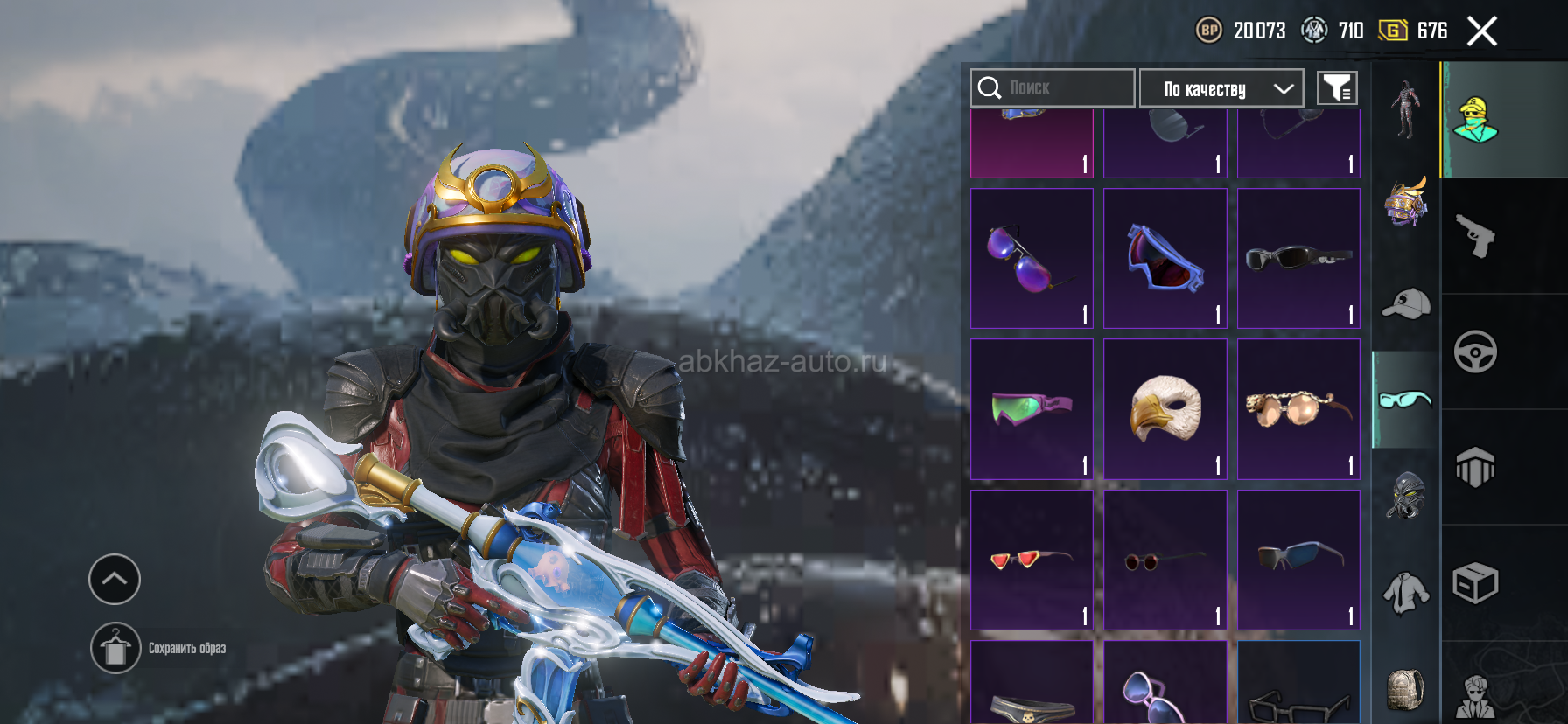Select the blue and red ski goggles
Viewport: 1568px width, 724px height.
pyautogui.click(x=1165, y=259)
